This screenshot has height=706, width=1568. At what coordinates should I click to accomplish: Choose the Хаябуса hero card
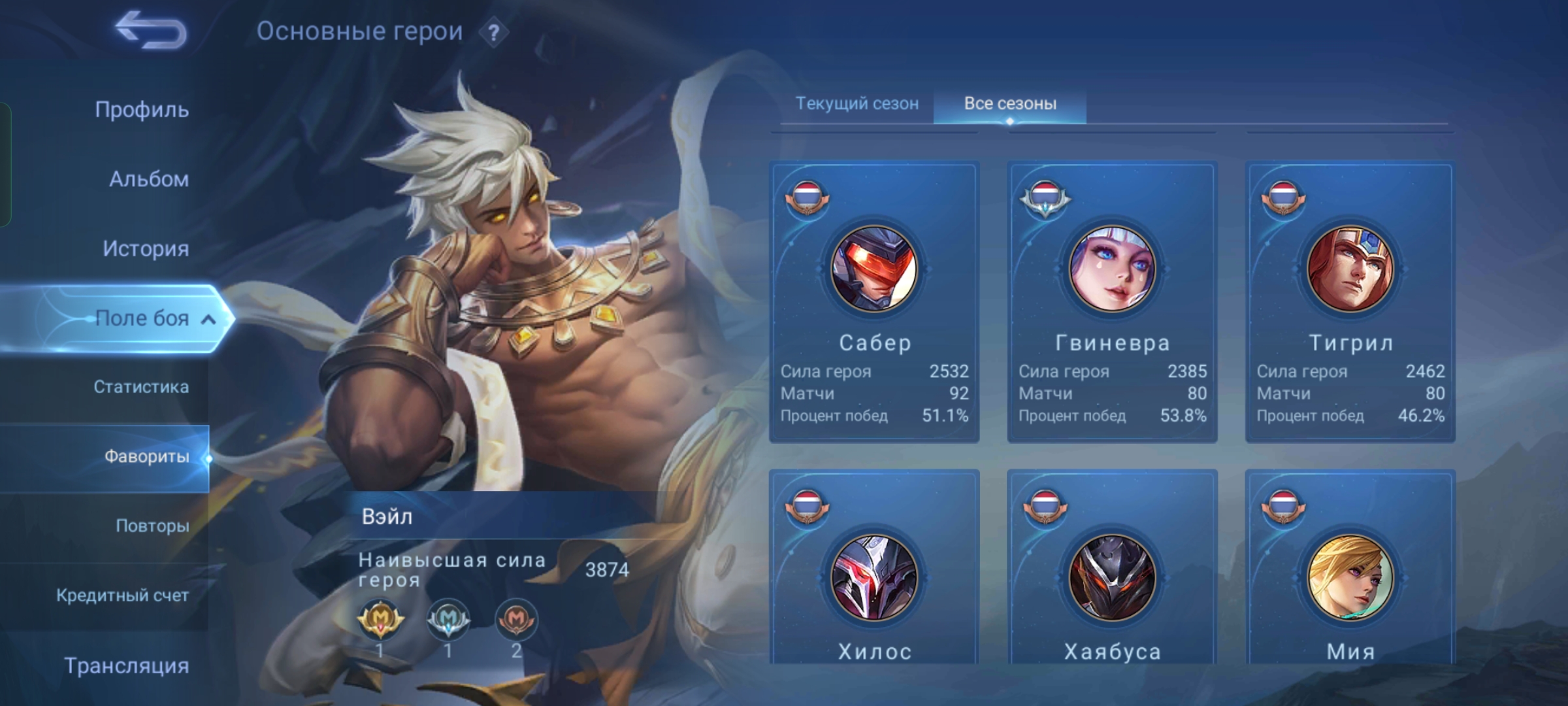coord(1112,575)
